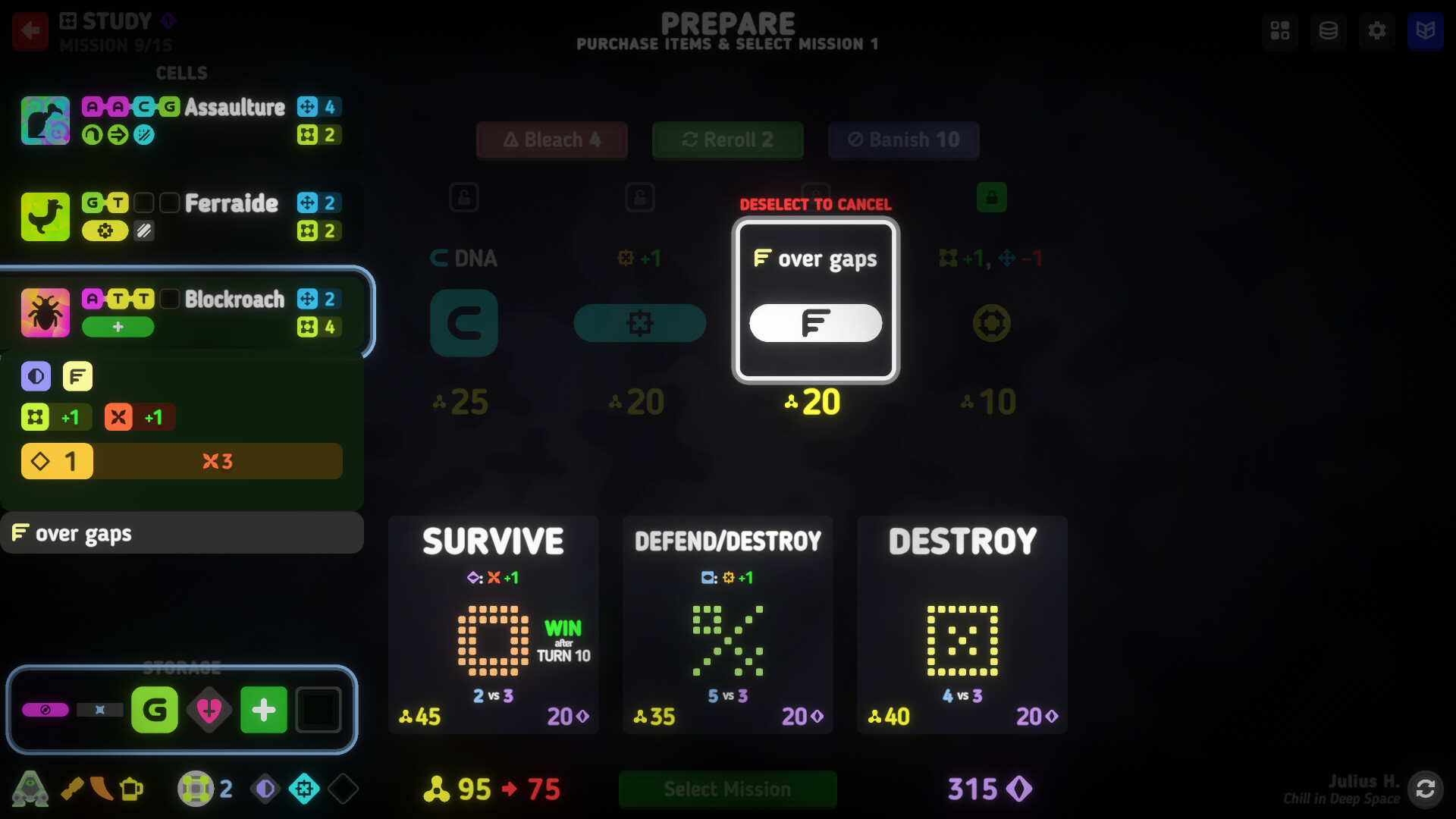Screen dimensions: 1456x819
Task: Expand the Blockroach 'over gaps' details row
Action: click(x=182, y=532)
